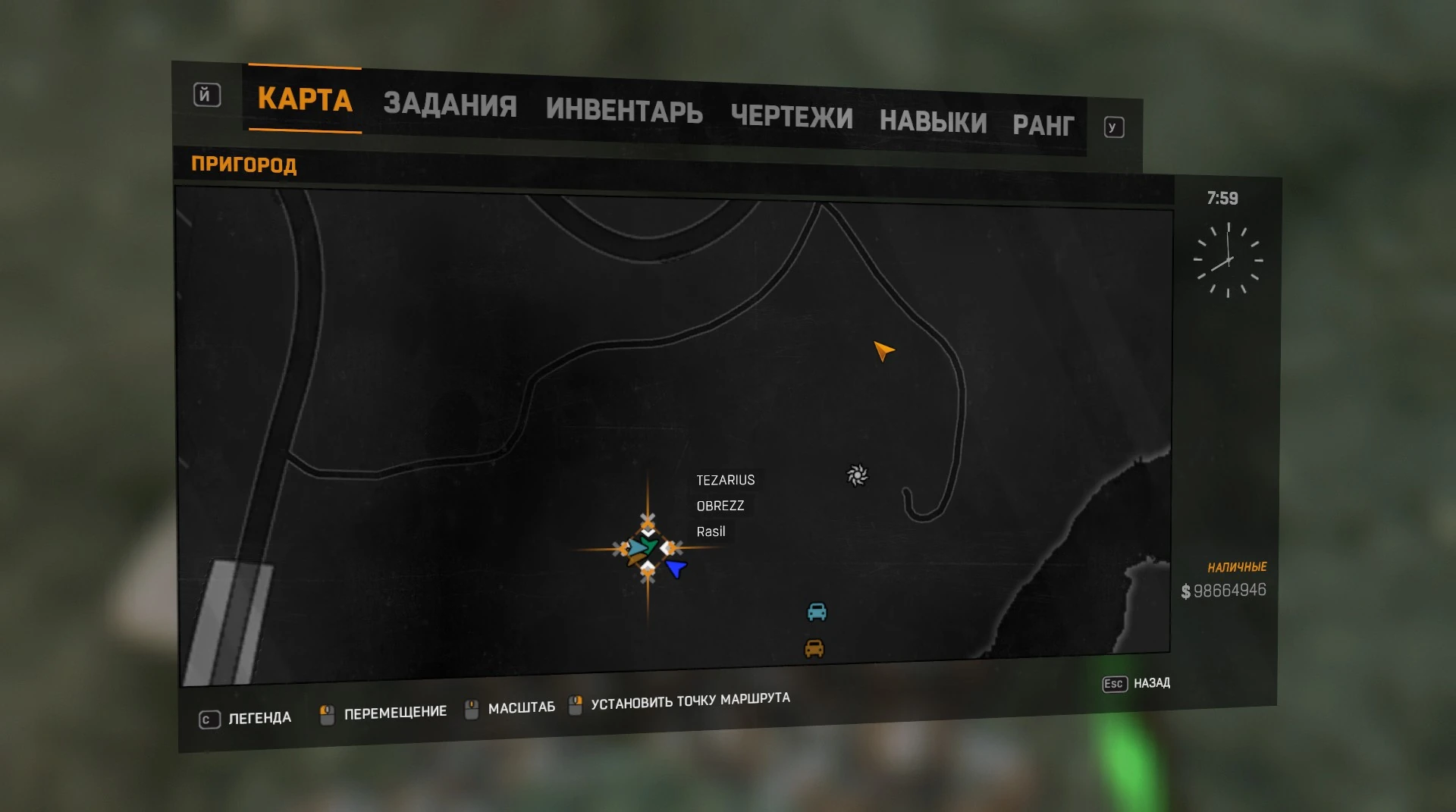Open the НАВЫКИ tab
This screenshot has height=812, width=1456.
[933, 122]
